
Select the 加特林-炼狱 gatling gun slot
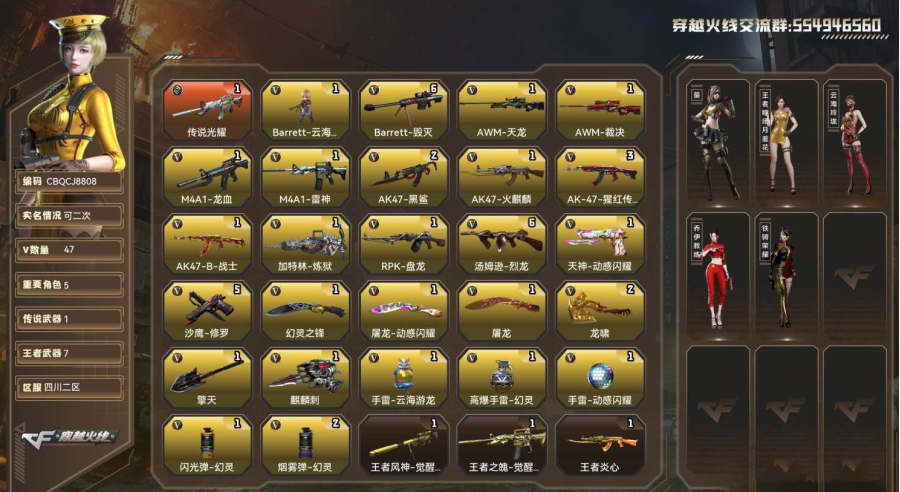tap(305, 244)
